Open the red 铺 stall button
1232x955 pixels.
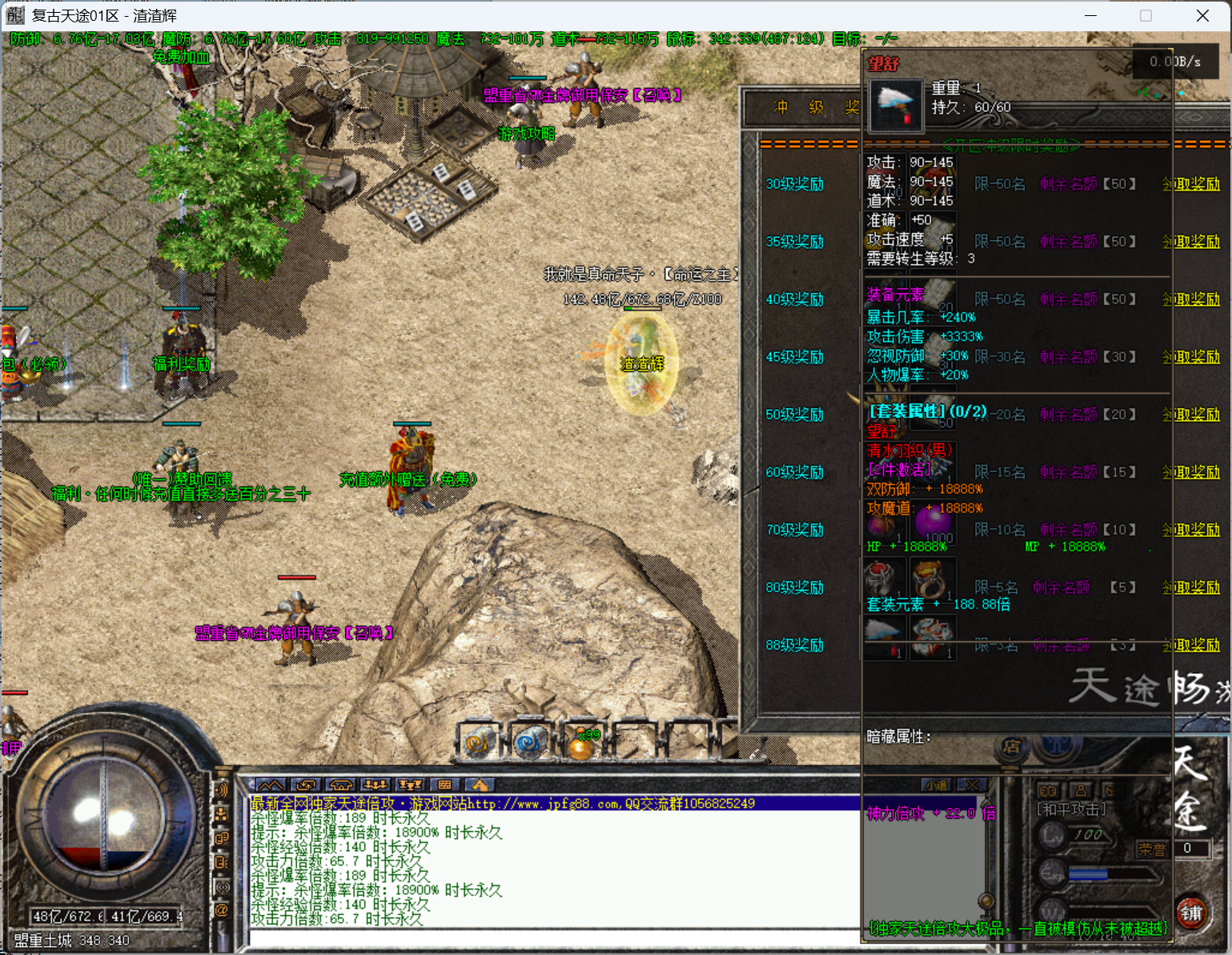[x=1191, y=913]
